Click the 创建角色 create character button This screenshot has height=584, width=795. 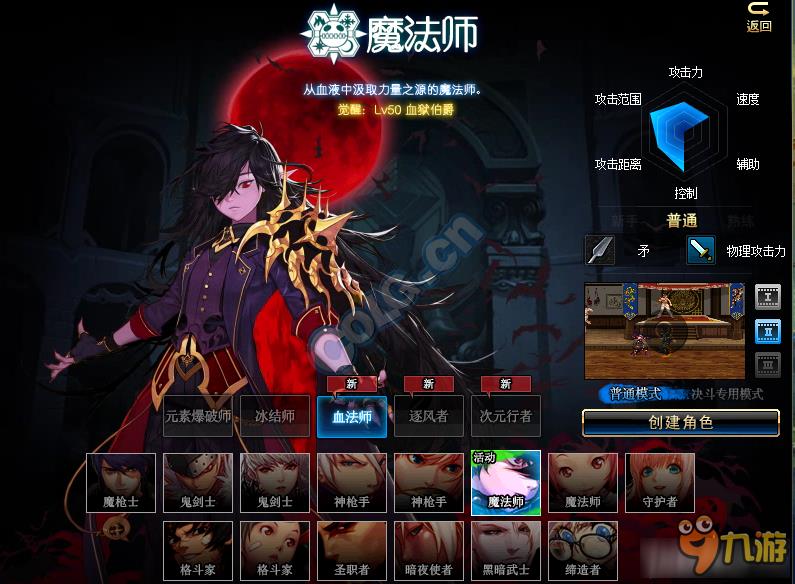680,423
